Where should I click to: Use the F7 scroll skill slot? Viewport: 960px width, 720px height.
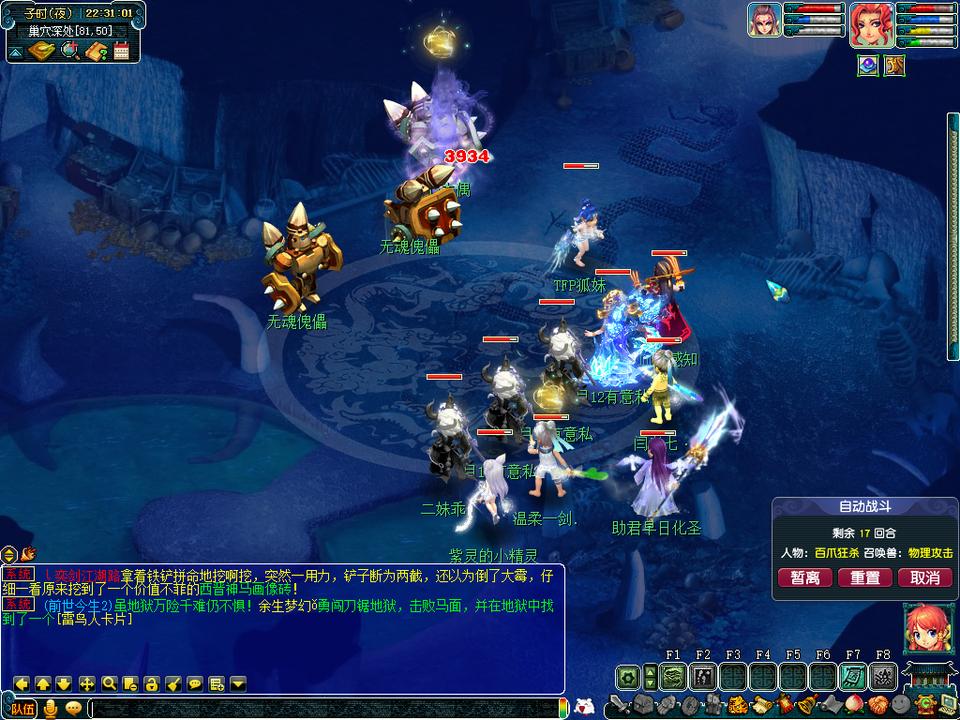pyautogui.click(x=852, y=677)
